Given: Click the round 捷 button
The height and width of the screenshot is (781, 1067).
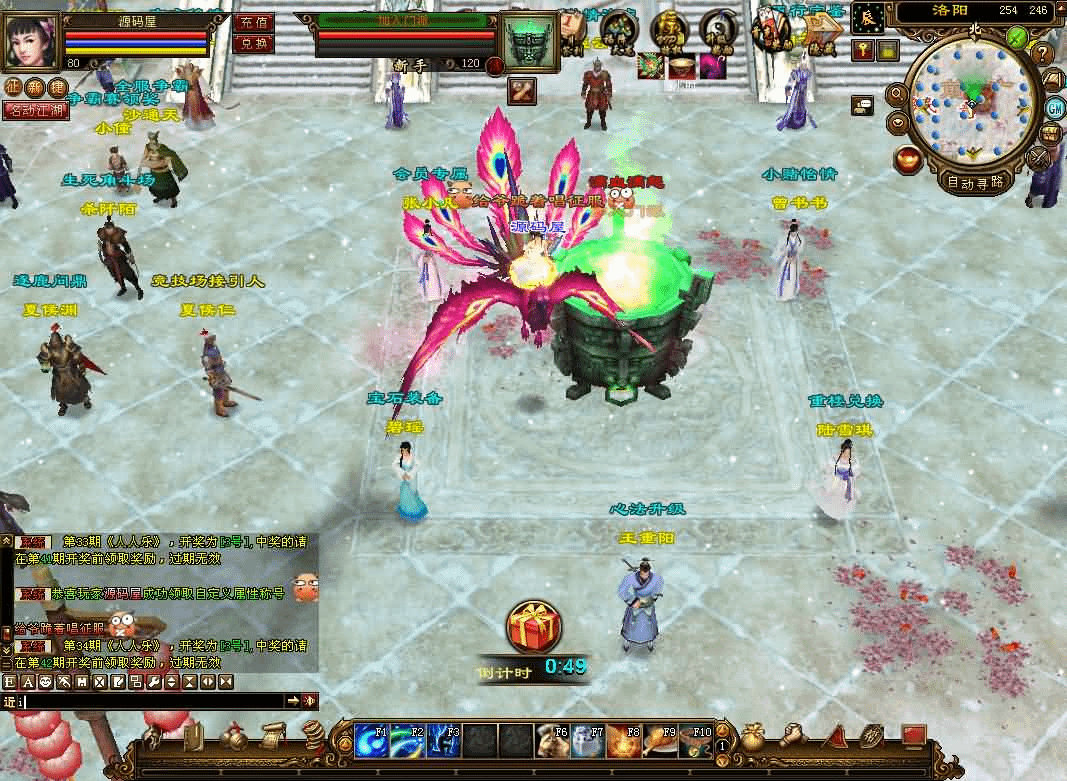Looking at the screenshot, I should coord(56,88).
